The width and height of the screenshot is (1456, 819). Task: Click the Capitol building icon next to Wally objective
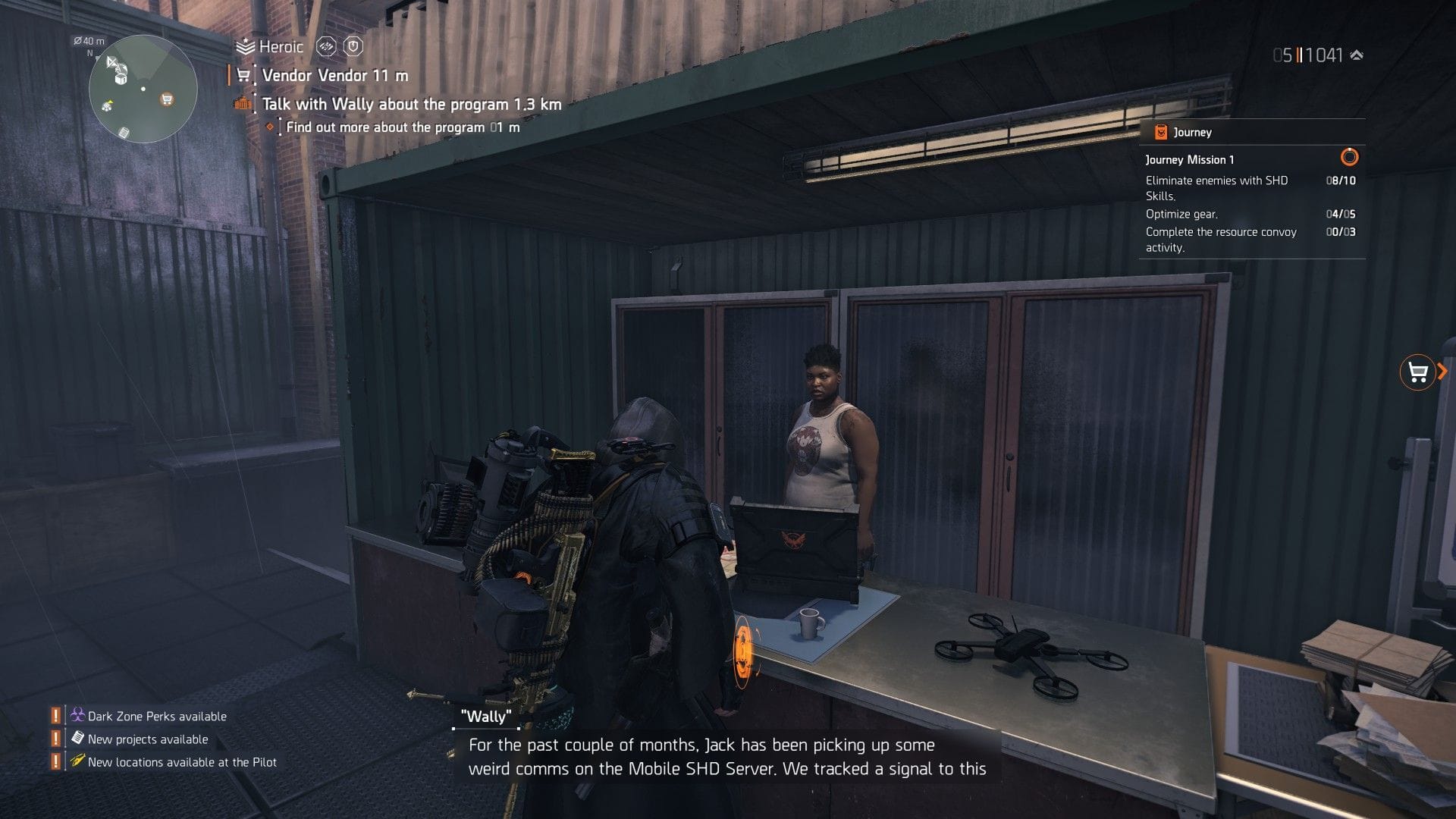pyautogui.click(x=241, y=103)
